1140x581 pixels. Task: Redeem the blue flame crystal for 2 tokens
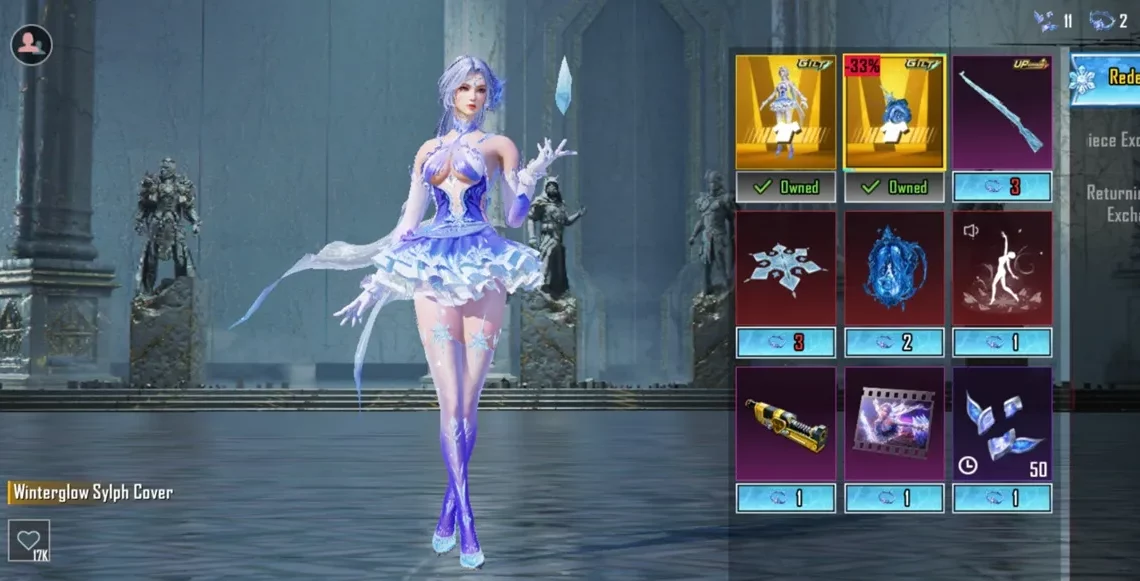click(x=894, y=343)
